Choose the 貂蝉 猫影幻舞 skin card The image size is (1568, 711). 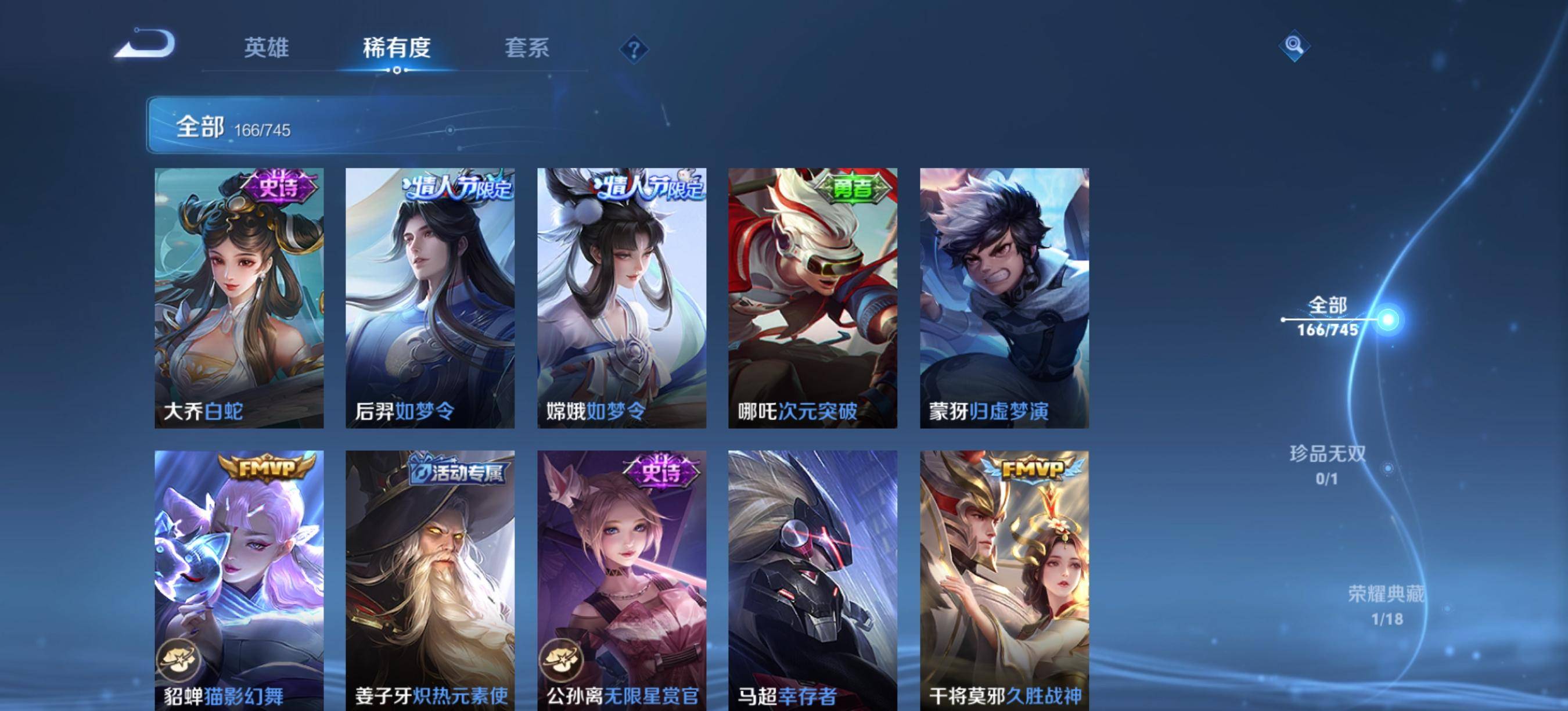[239, 579]
